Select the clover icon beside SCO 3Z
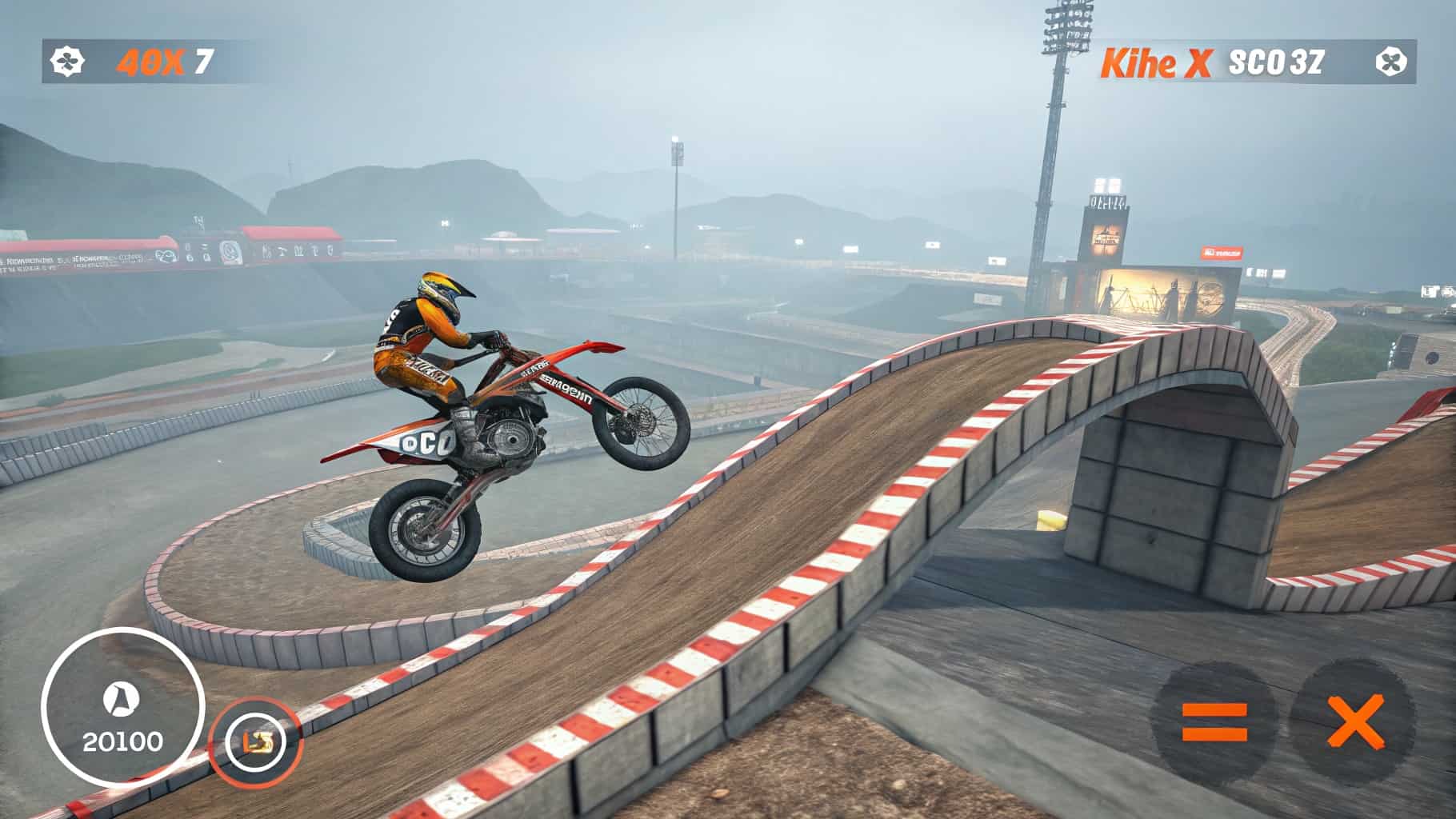Viewport: 1456px width, 819px height. click(1395, 59)
